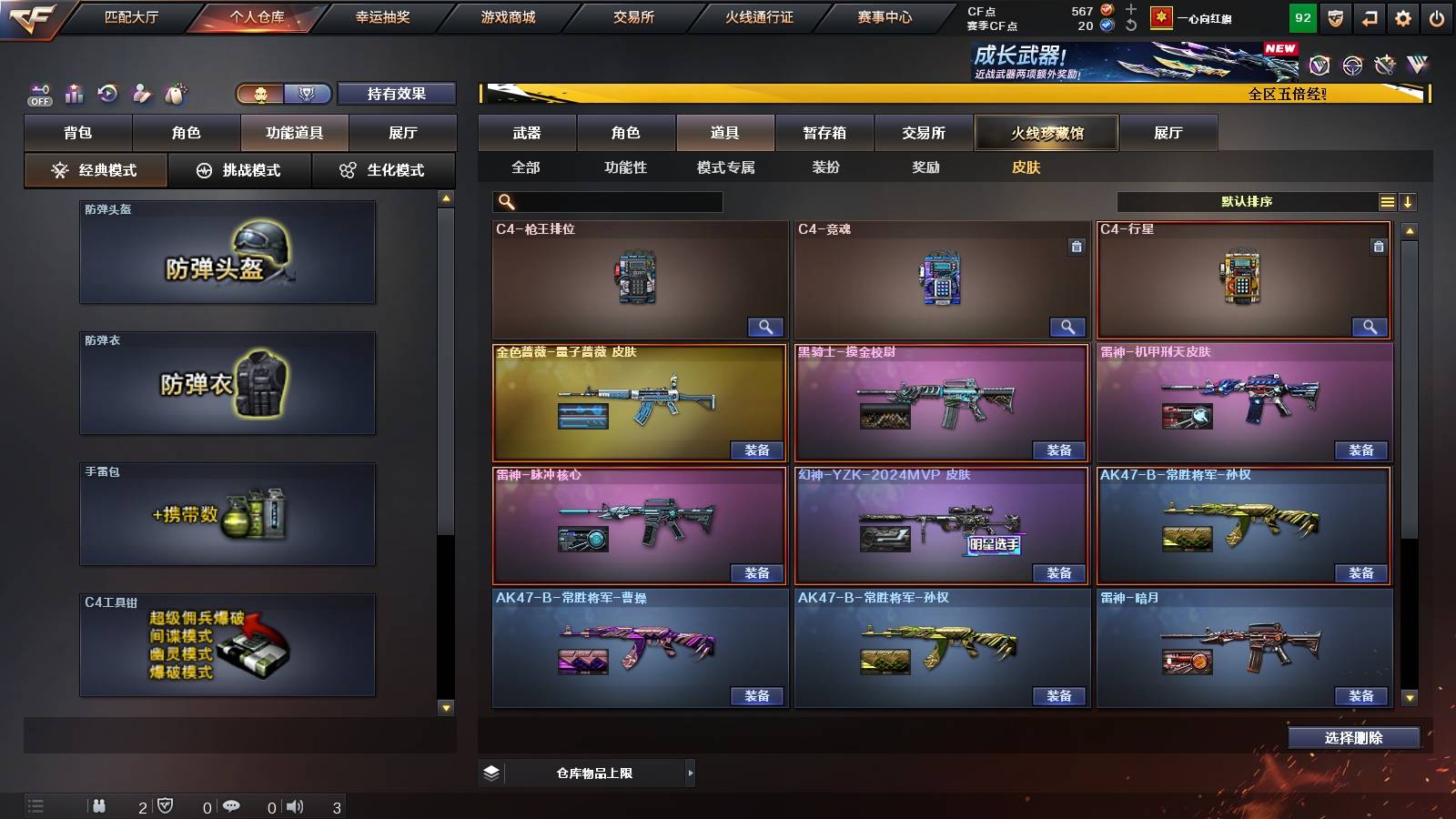This screenshot has width=1456, height=819.
Task: Open the character dress-up icon
Action: pos(143,93)
